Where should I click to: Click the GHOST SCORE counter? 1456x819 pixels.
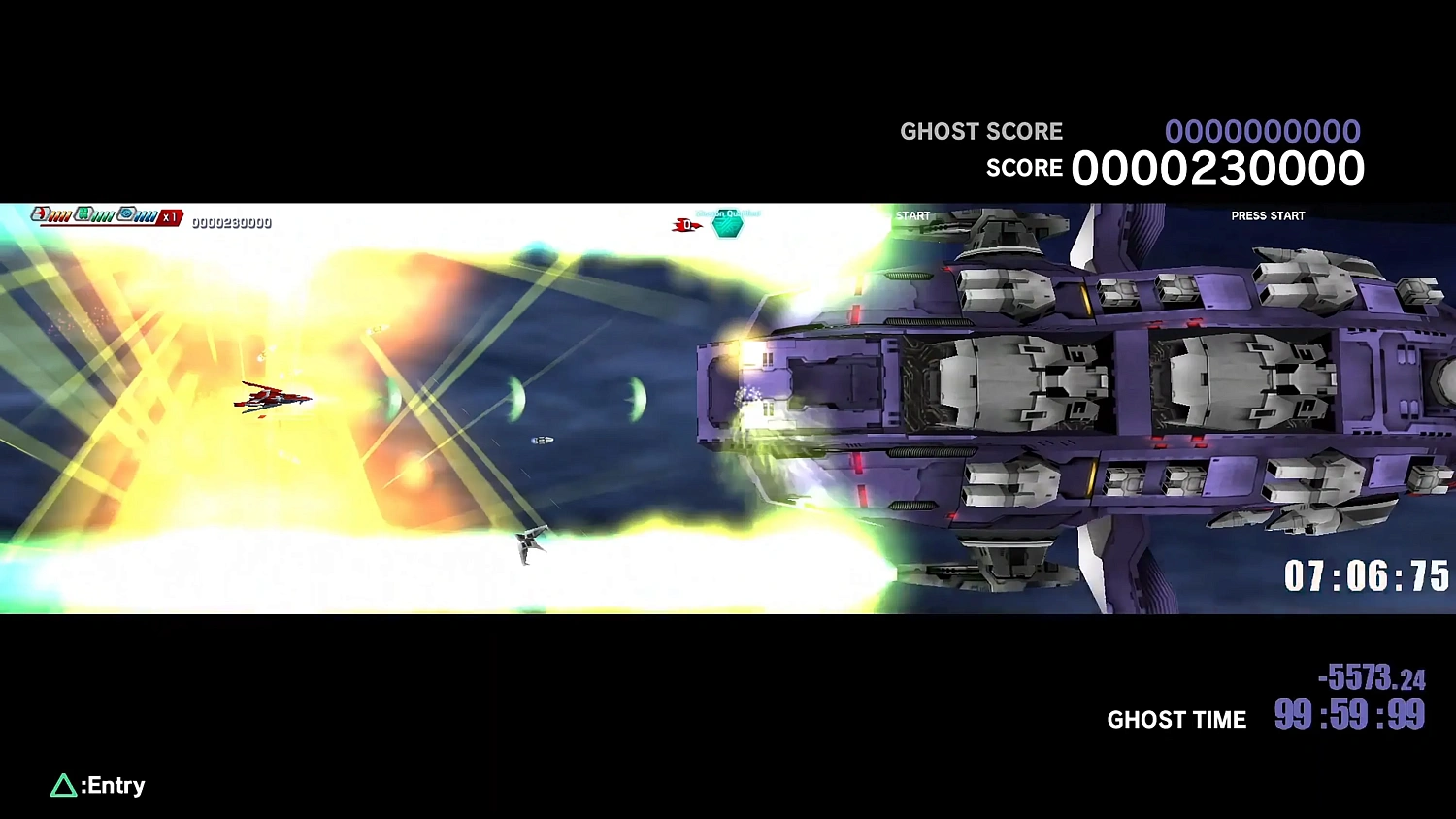click(x=1264, y=130)
